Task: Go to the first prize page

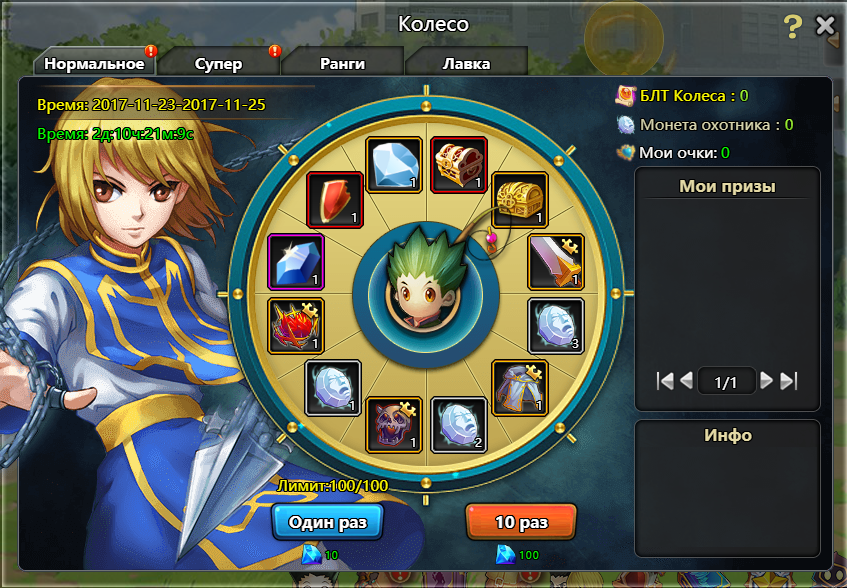Action: 665,381
